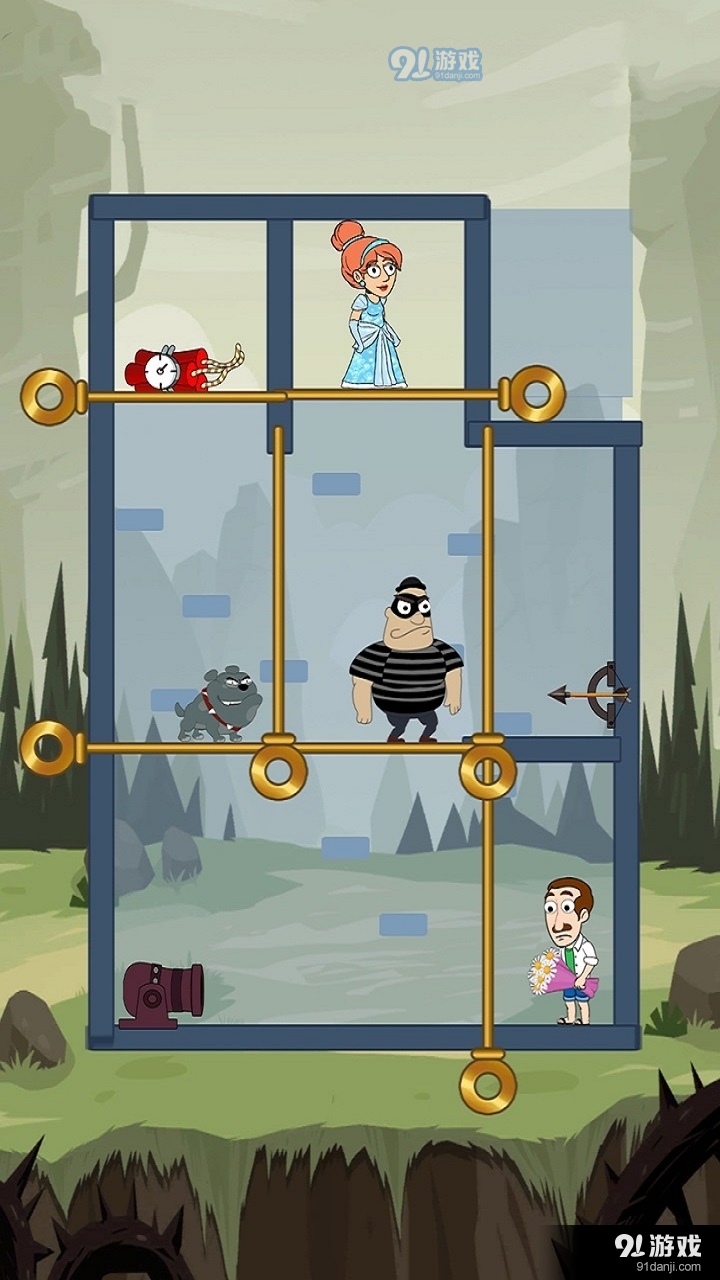Tap the ring of the vertical pin shielding the man with flowers

tap(488, 1084)
